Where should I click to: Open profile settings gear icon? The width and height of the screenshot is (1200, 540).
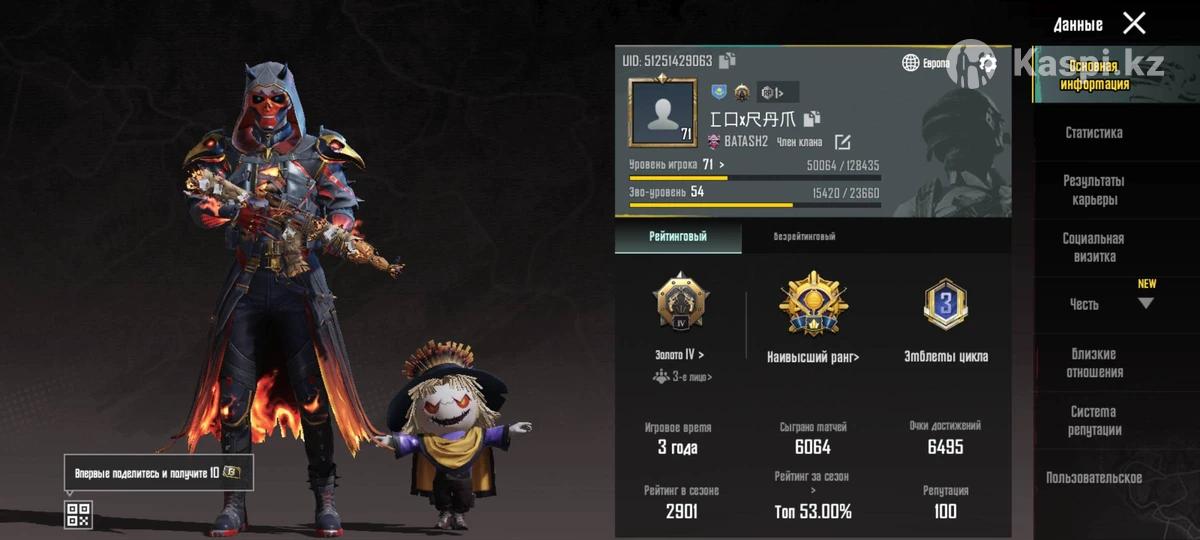tap(988, 63)
